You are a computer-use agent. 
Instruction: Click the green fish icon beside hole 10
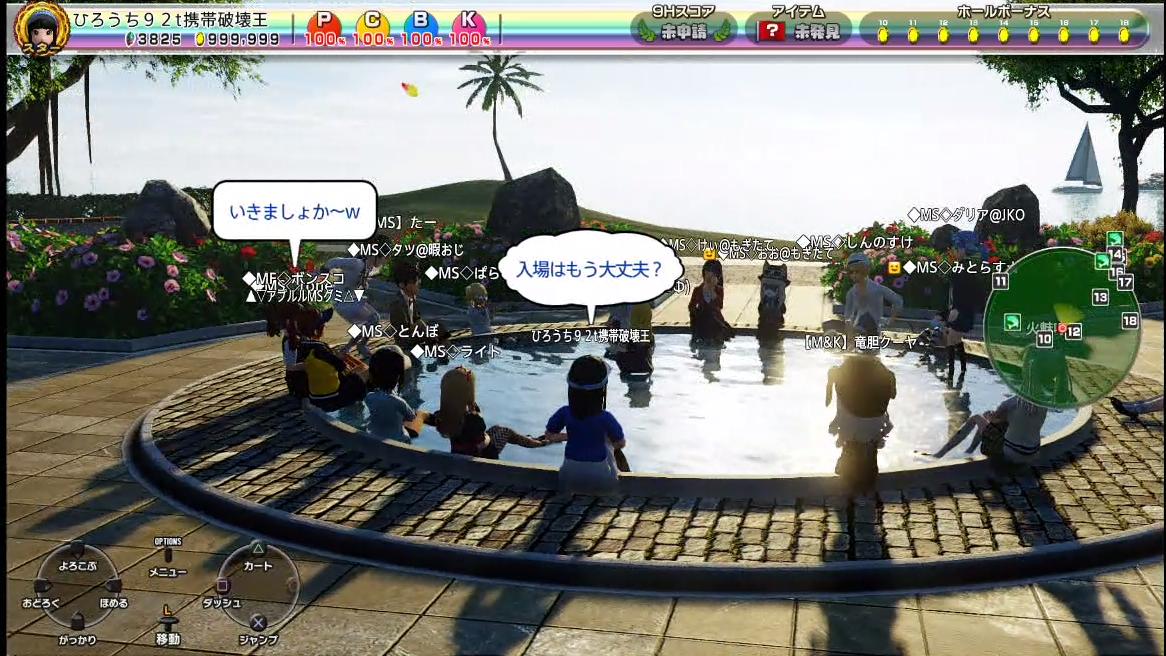point(1012,322)
